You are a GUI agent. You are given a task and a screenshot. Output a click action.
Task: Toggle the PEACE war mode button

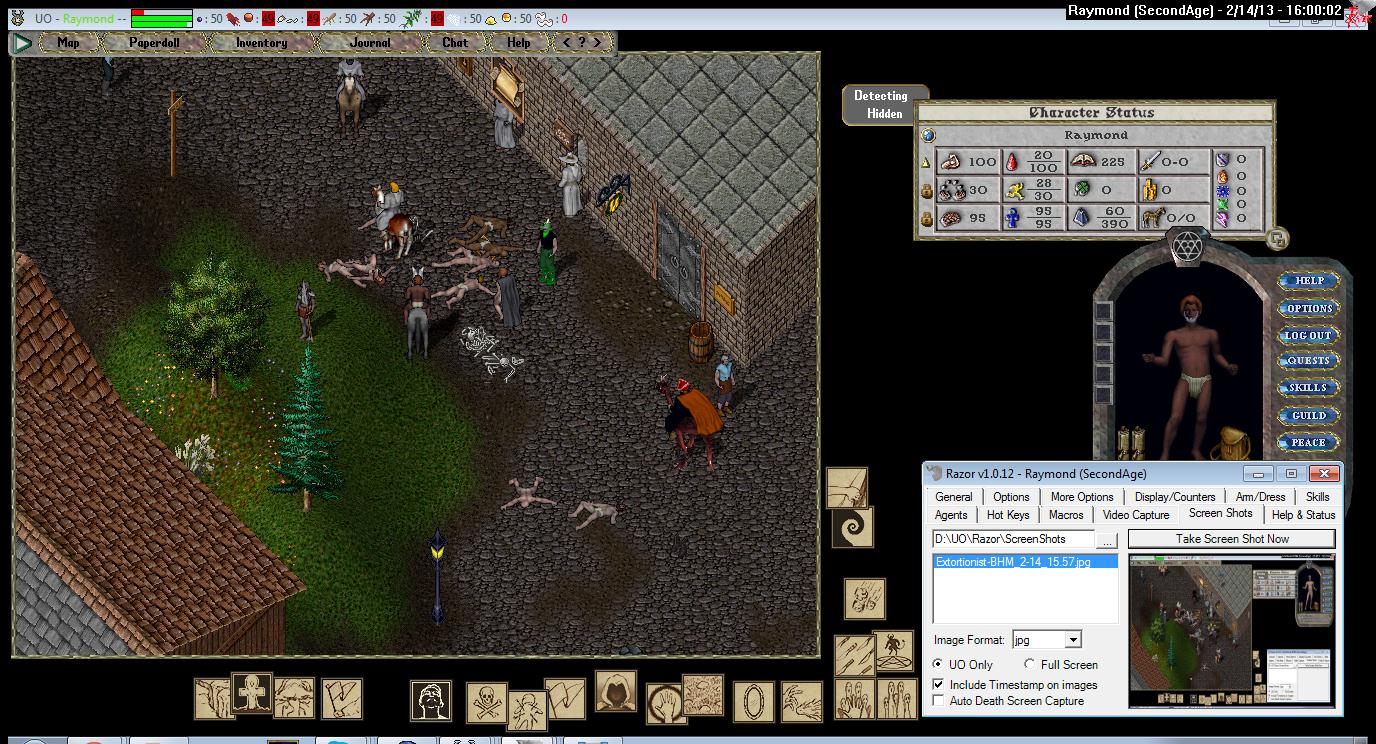[1309, 442]
